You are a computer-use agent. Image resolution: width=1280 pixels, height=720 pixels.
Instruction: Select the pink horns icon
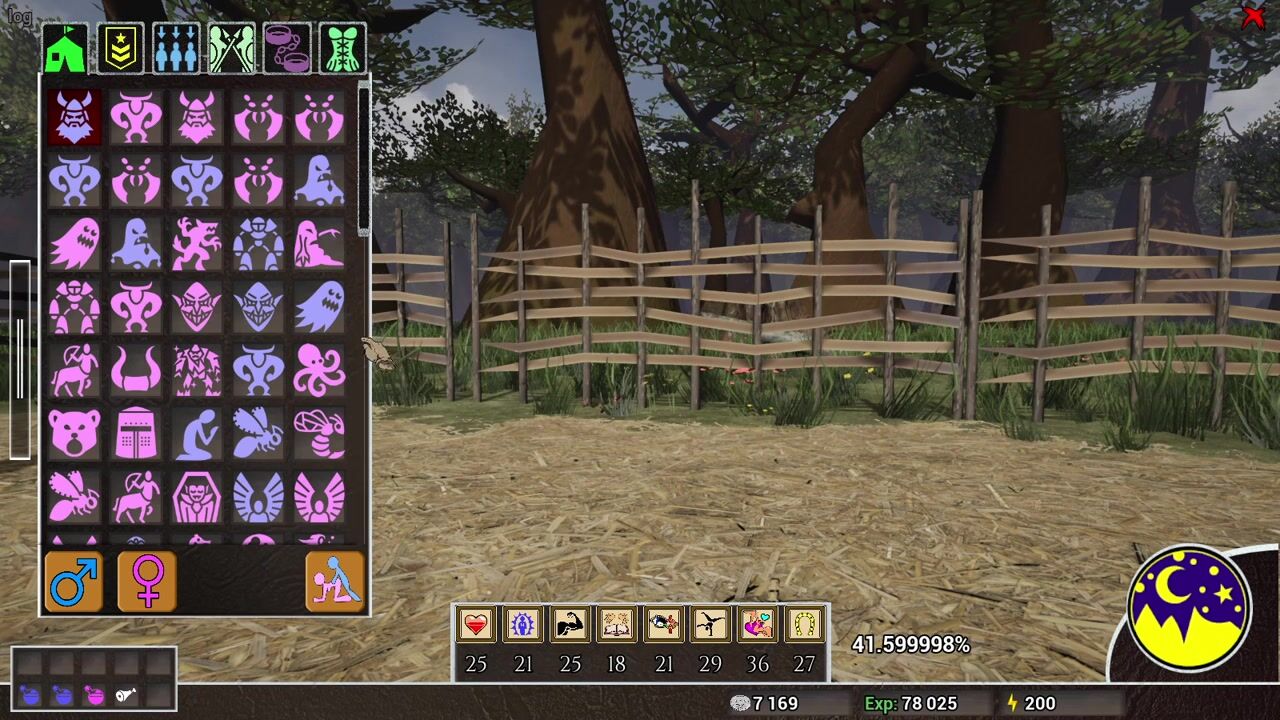pyautogui.click(x=135, y=370)
